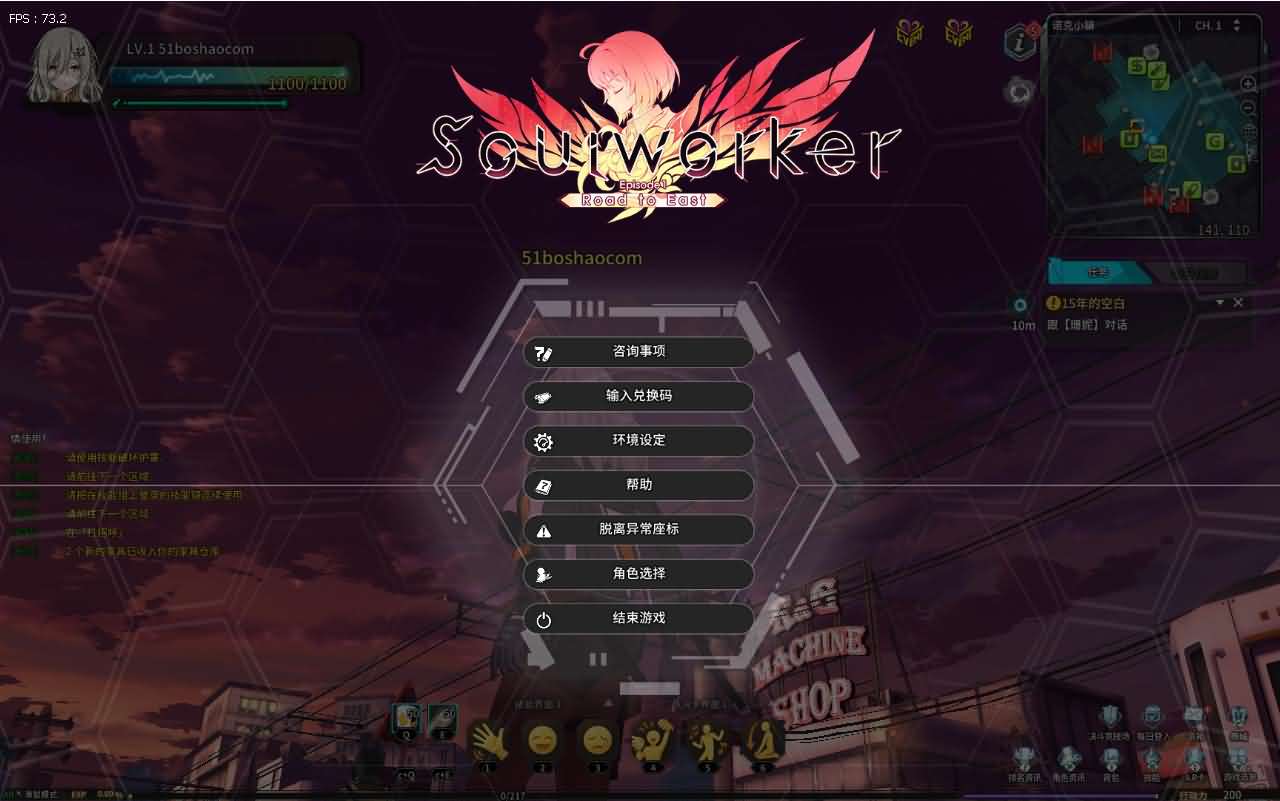This screenshot has height=801, width=1280.
Task: Click 脱离异常座标 to escape abnormal coordinates
Action: [638, 530]
